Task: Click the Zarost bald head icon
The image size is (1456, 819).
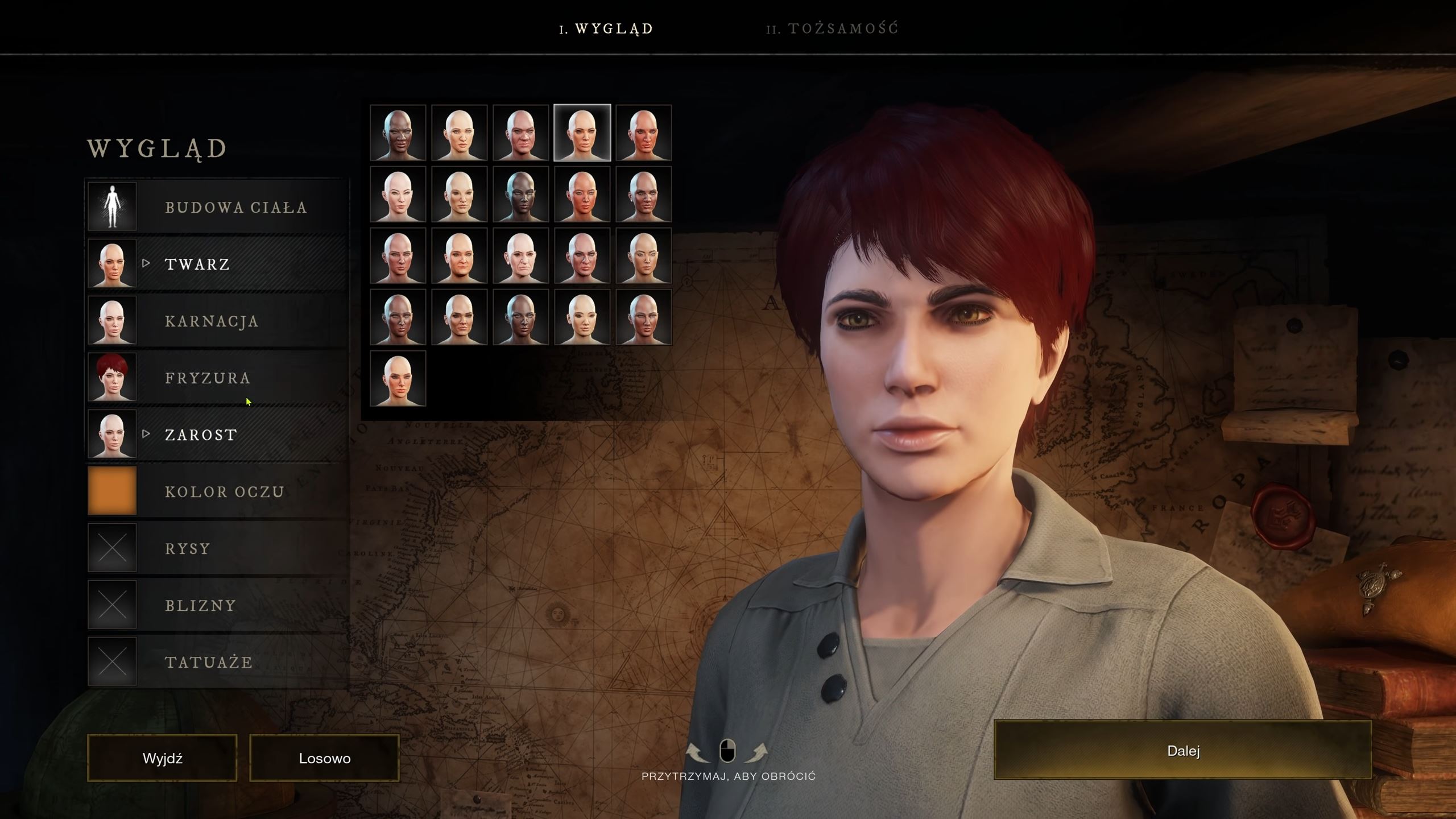Action: 111,434
